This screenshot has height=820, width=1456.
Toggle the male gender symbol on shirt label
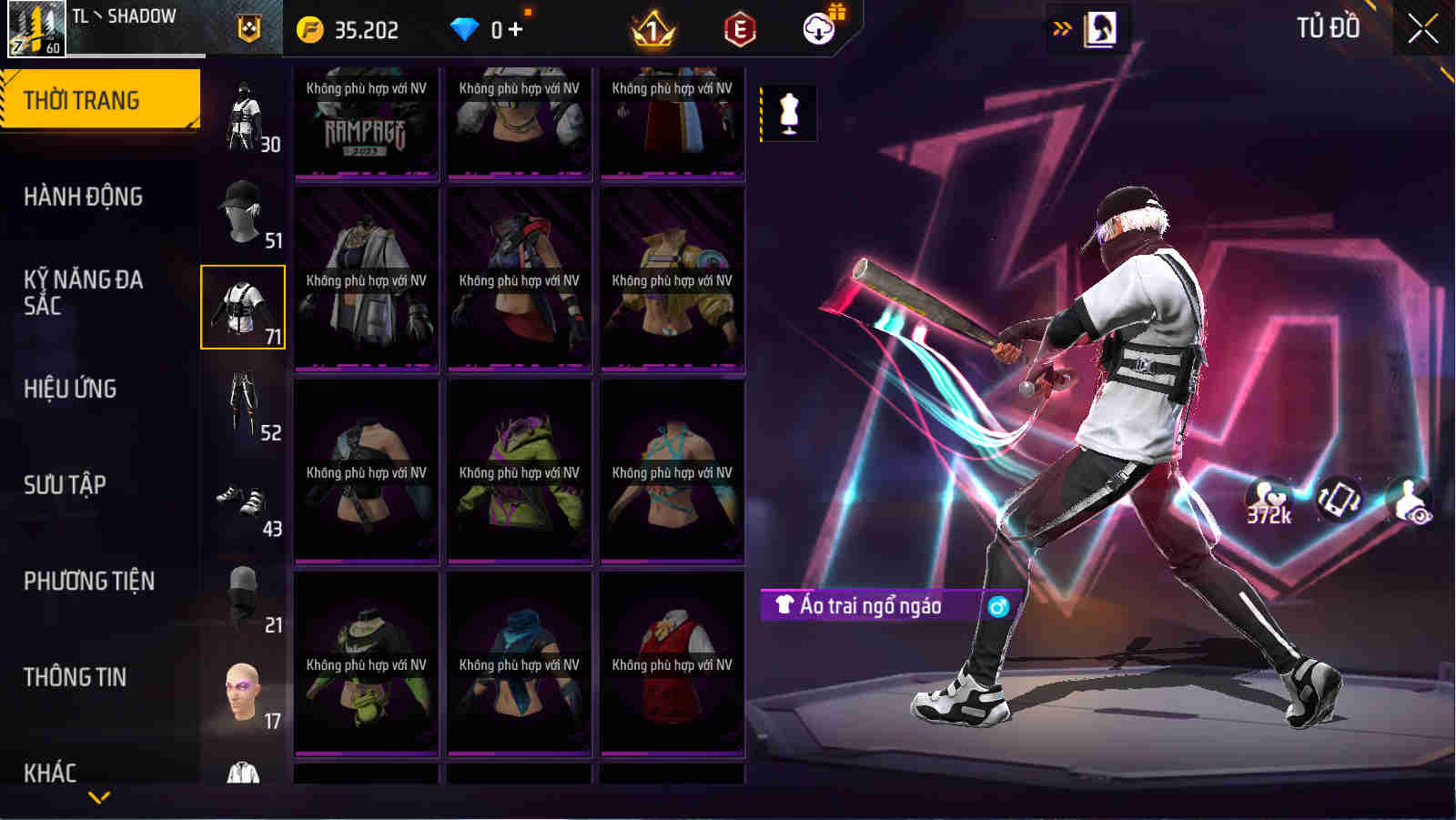tap(997, 606)
